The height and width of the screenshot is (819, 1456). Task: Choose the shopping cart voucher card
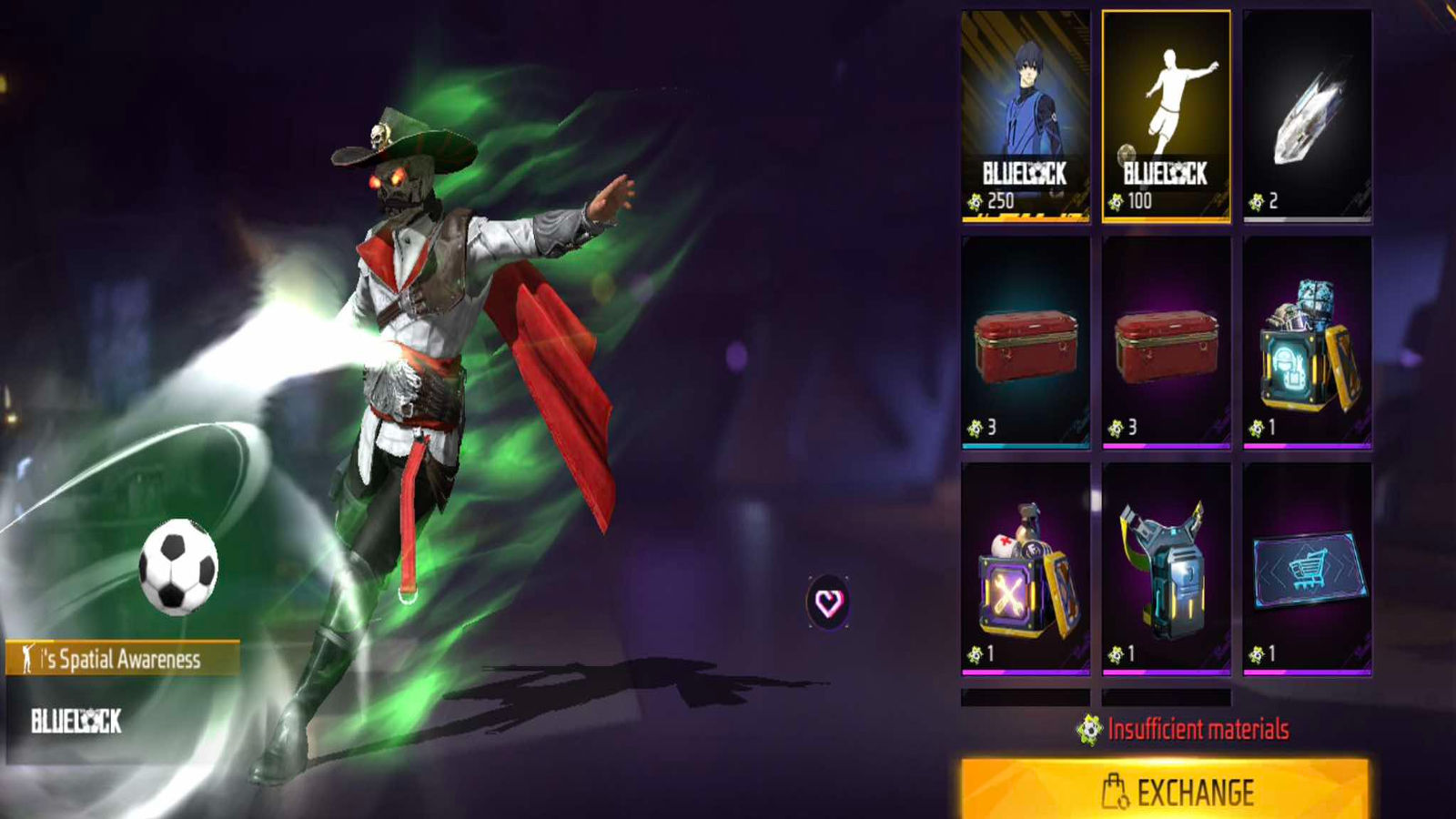(1307, 569)
